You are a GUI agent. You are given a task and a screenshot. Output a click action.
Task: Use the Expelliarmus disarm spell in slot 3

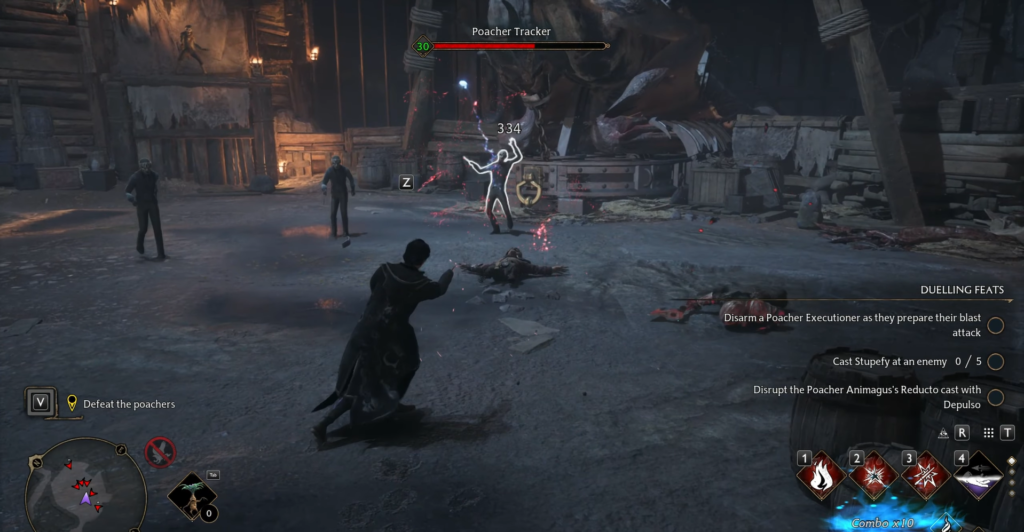tap(926, 475)
